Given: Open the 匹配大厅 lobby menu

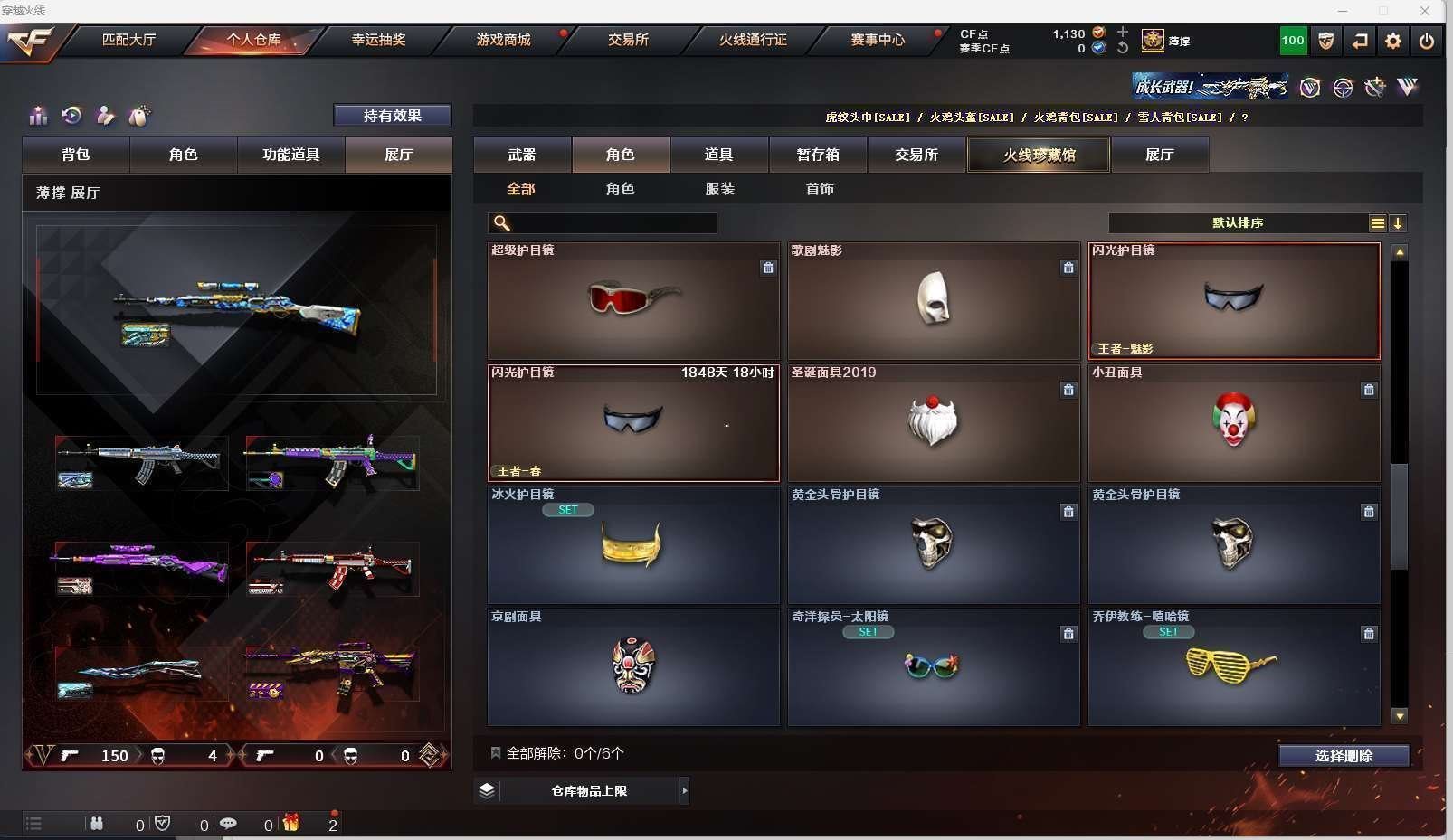Looking at the screenshot, I should coord(128,40).
